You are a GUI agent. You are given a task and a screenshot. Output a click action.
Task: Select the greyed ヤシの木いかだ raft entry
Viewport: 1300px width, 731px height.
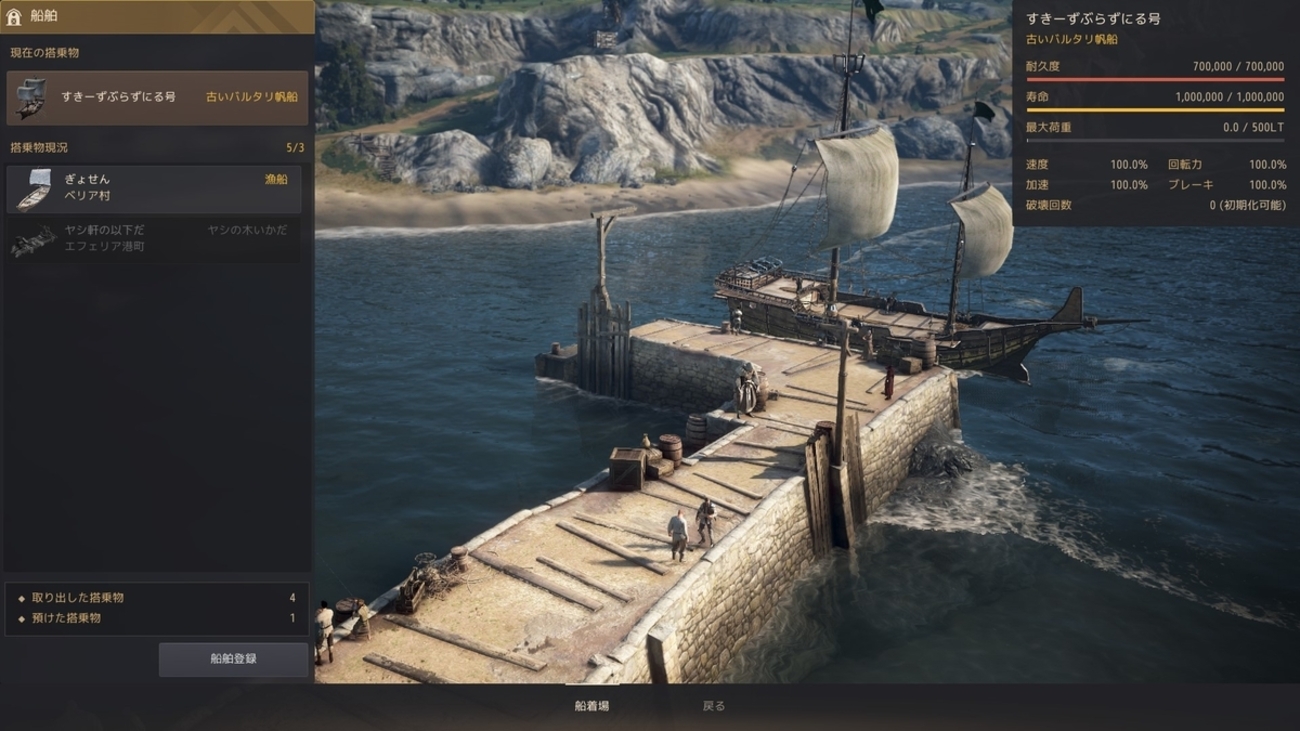point(154,239)
